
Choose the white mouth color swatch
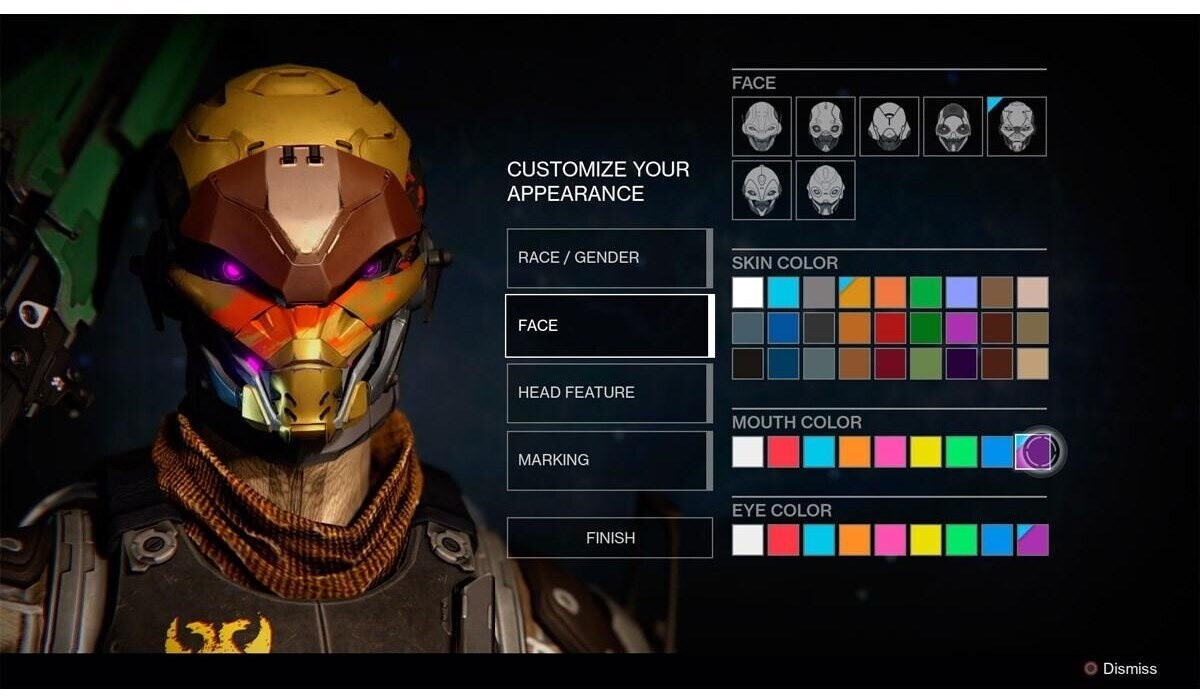[x=748, y=452]
